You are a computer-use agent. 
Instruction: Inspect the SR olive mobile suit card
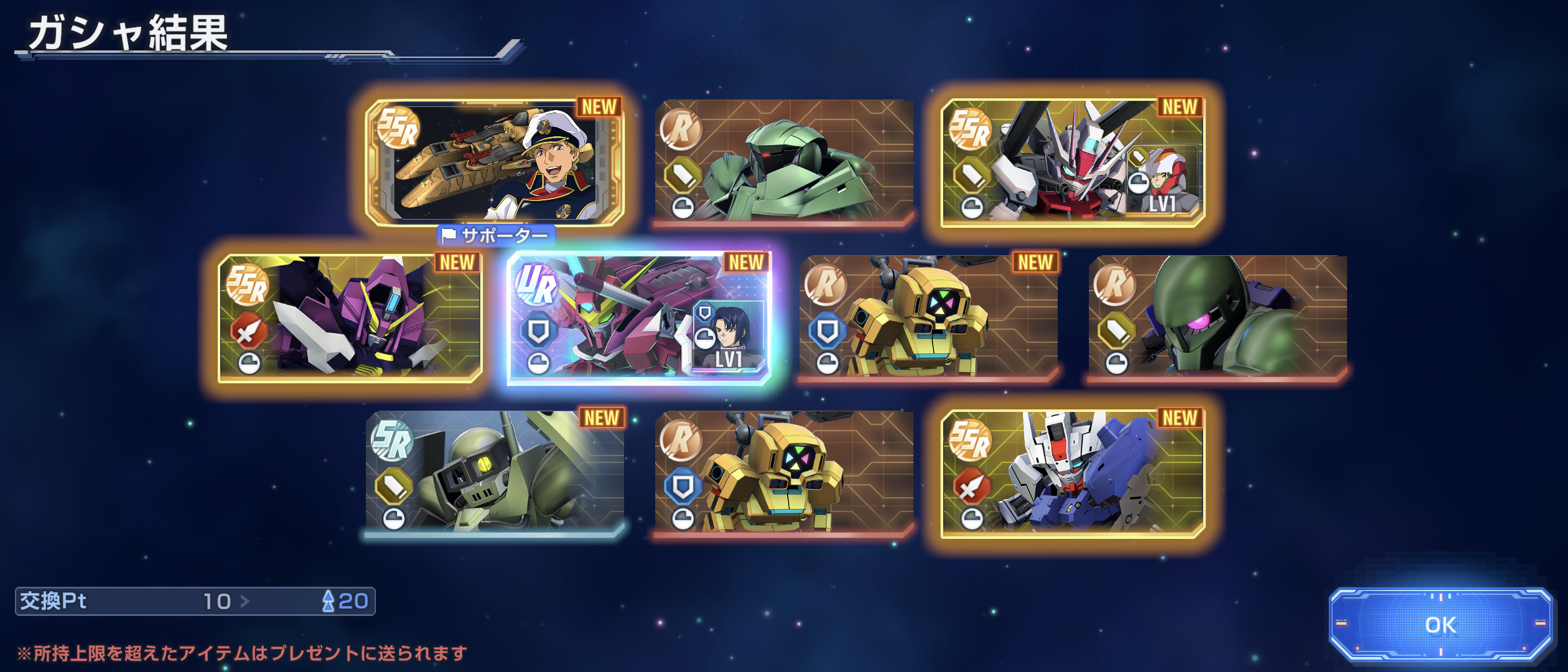[x=495, y=473]
